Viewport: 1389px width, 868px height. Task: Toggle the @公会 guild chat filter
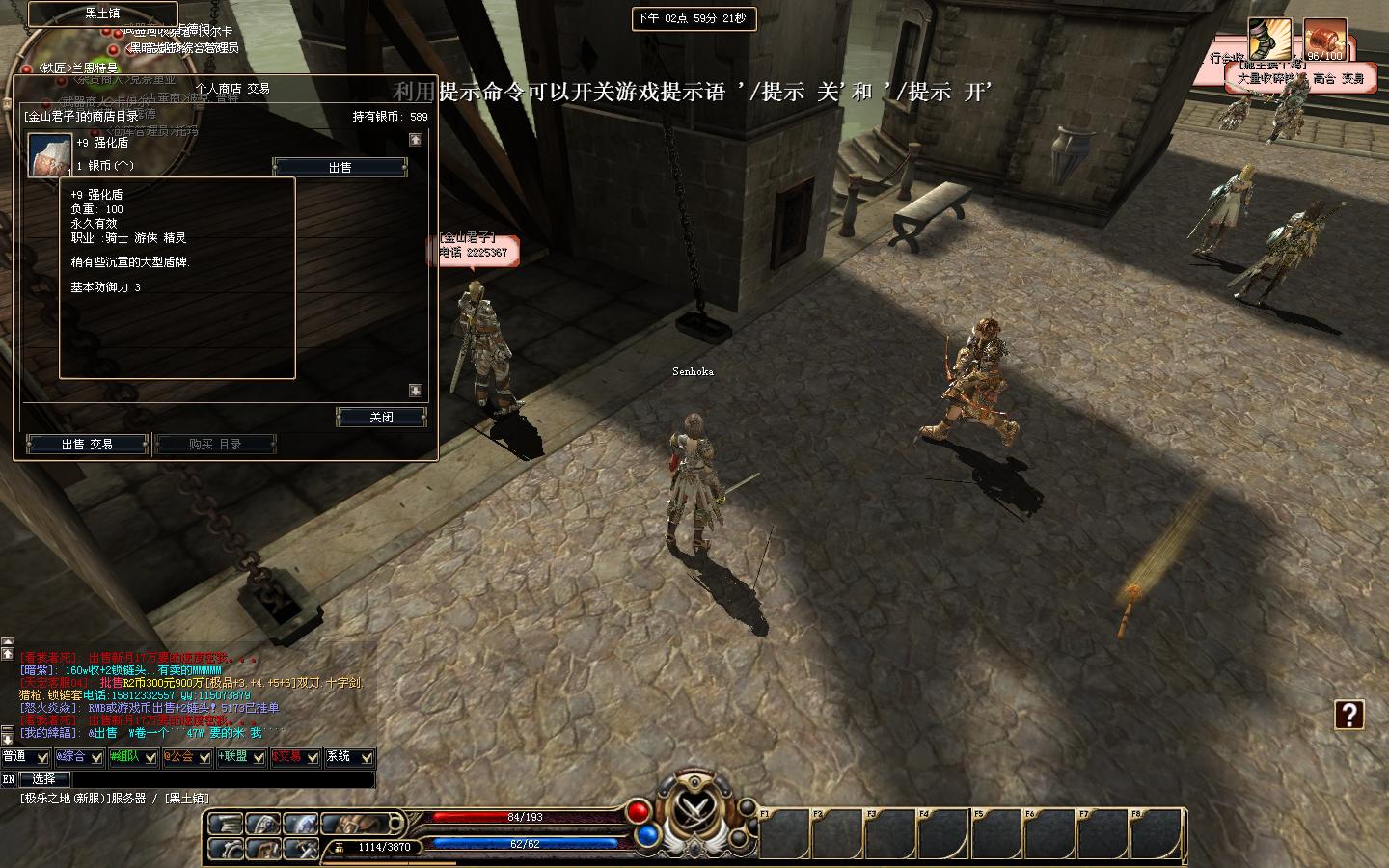[x=187, y=757]
